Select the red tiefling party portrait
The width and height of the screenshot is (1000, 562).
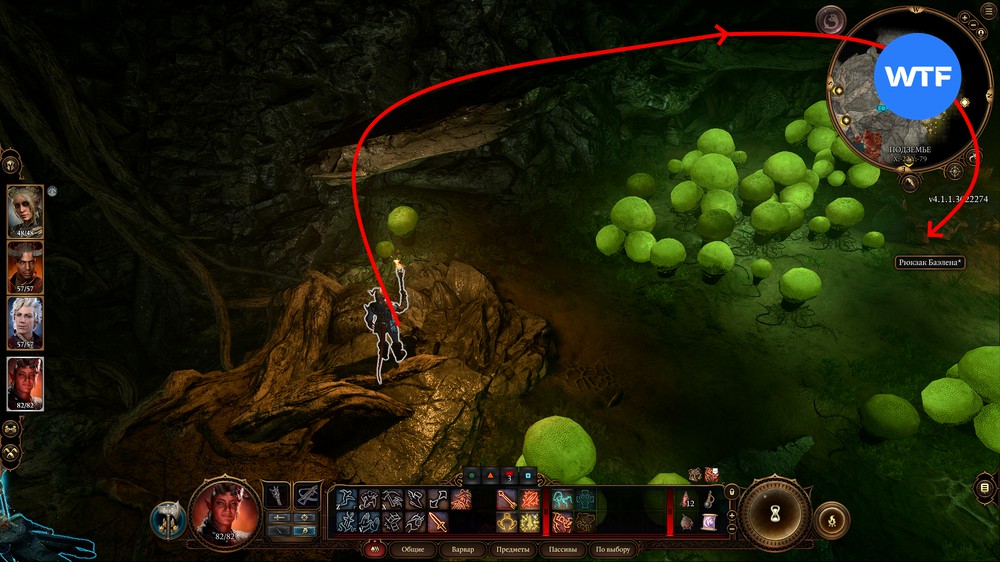point(25,383)
